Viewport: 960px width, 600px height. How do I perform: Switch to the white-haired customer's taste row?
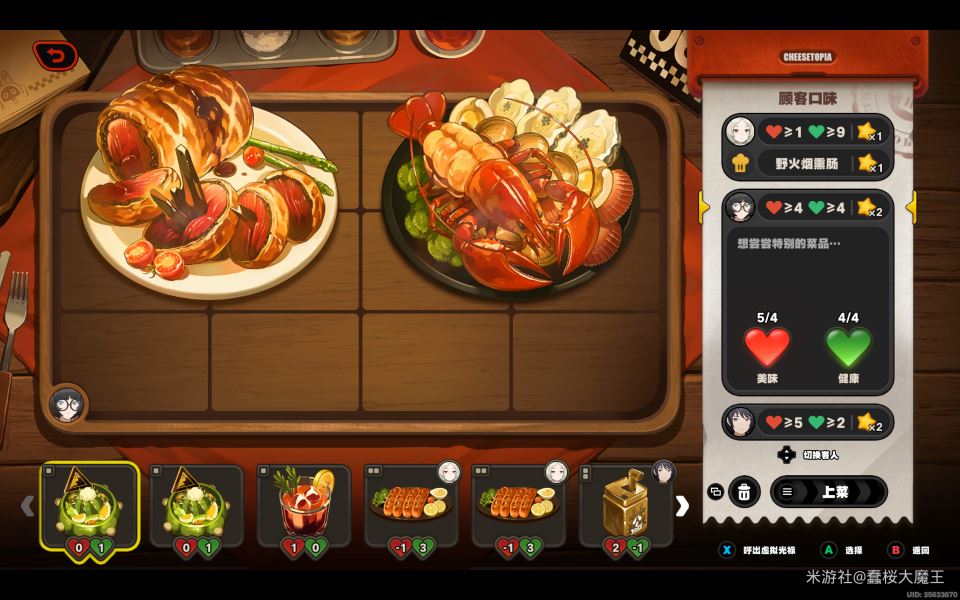(807, 131)
